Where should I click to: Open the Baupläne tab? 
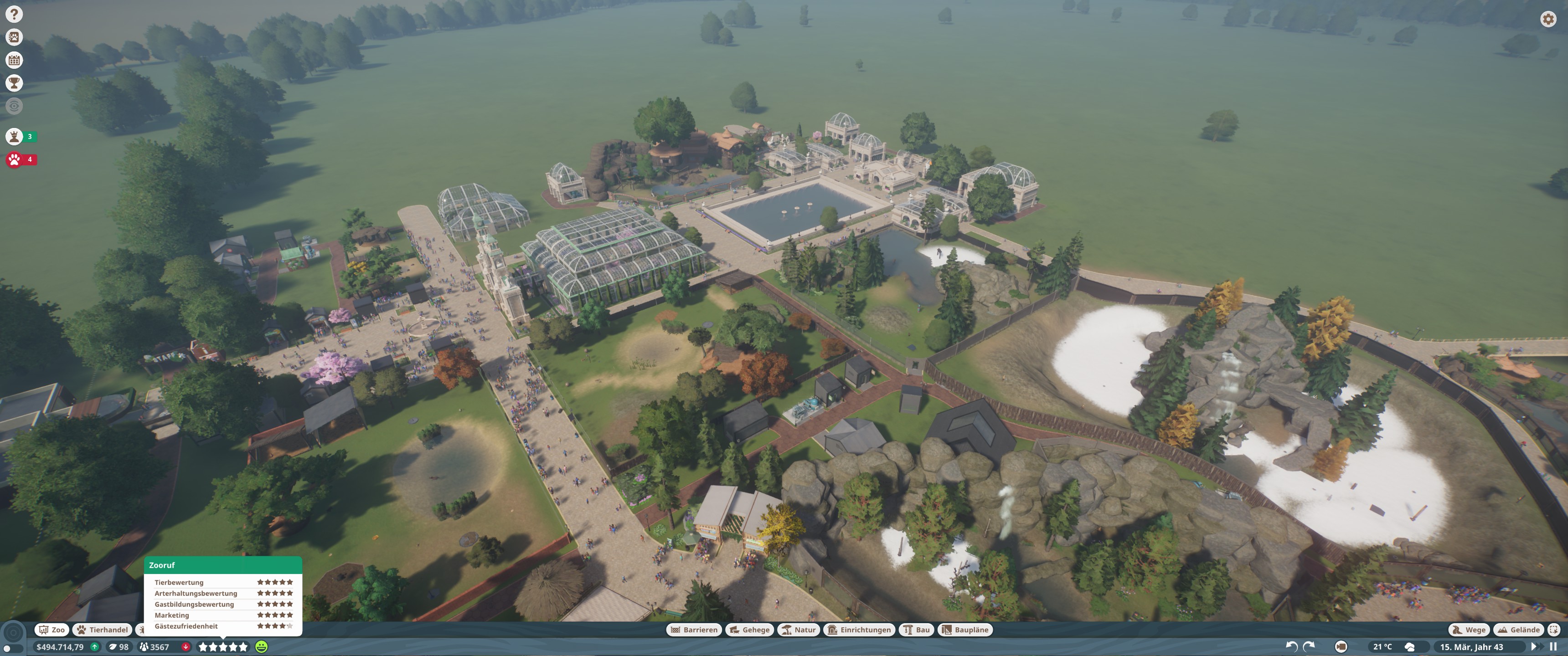coord(965,630)
